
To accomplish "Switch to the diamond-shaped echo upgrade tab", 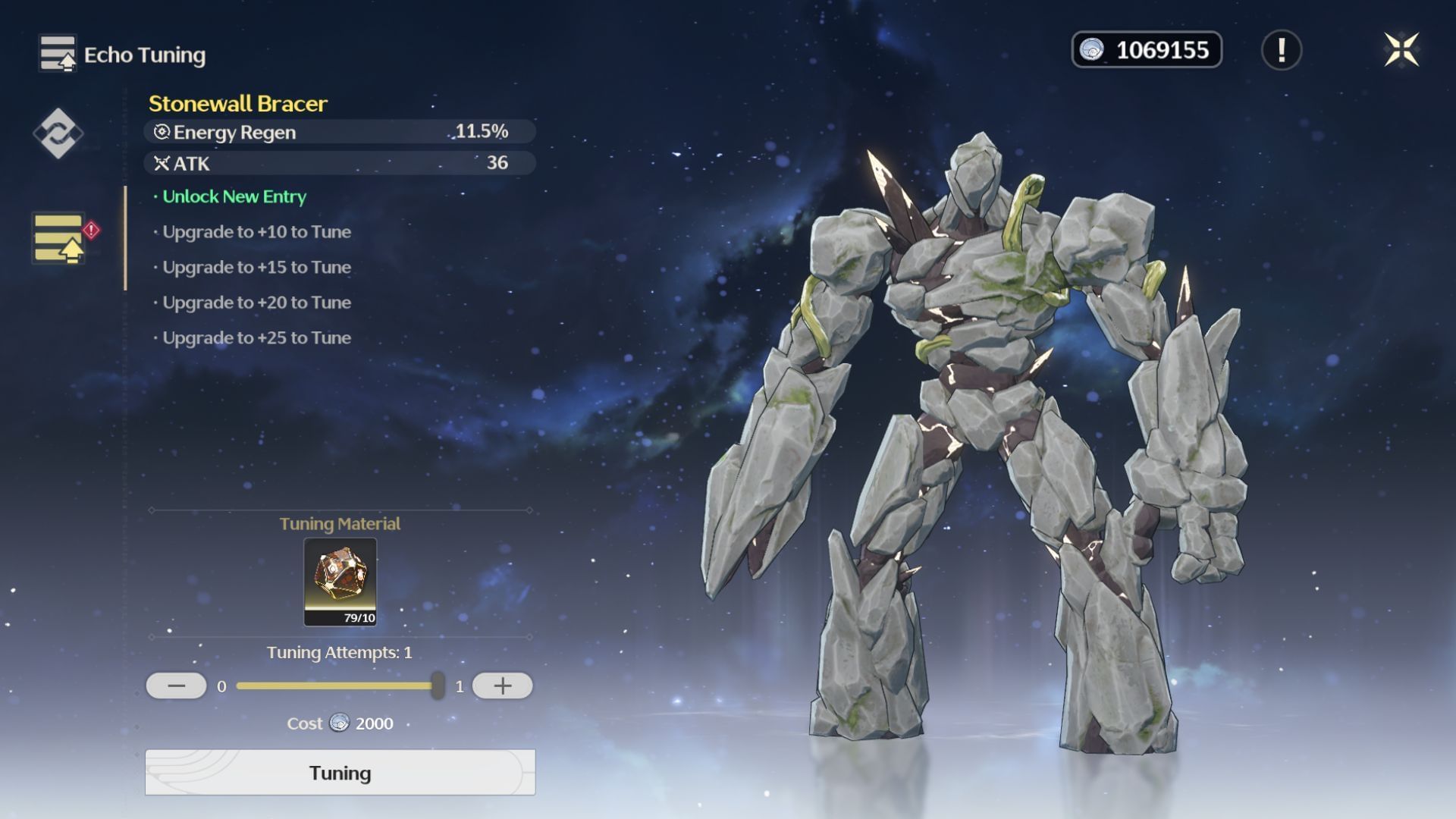I will (x=58, y=133).
